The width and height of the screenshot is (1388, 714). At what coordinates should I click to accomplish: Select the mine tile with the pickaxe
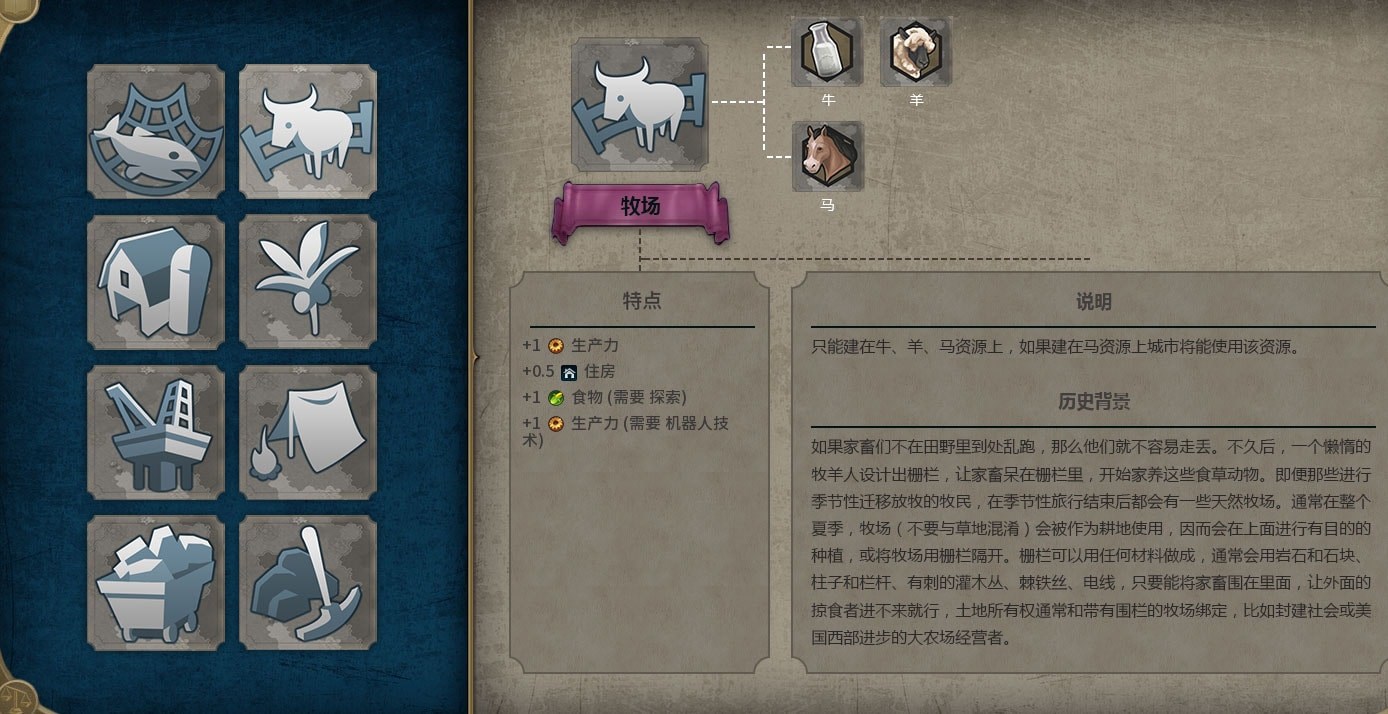tap(308, 582)
